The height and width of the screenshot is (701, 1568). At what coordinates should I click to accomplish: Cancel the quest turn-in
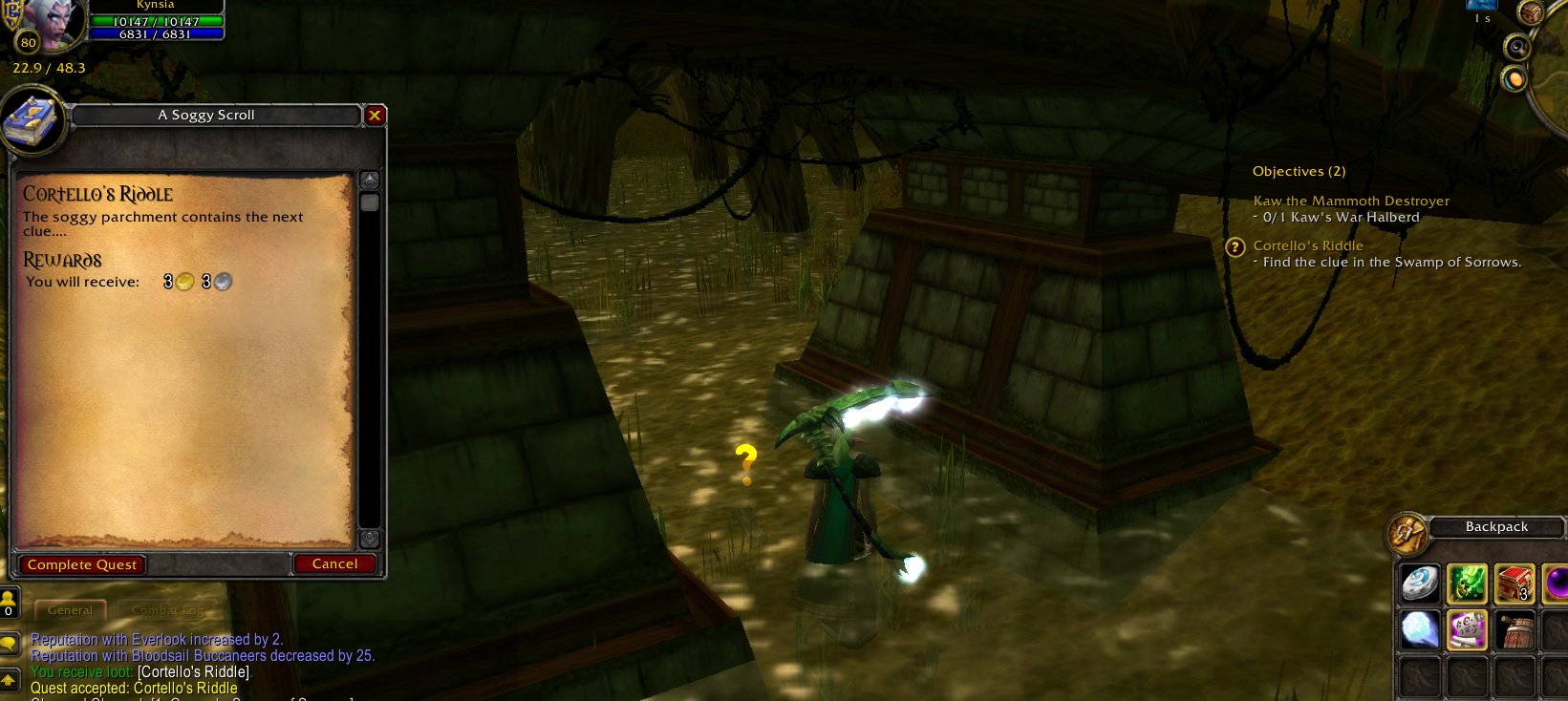point(334,563)
